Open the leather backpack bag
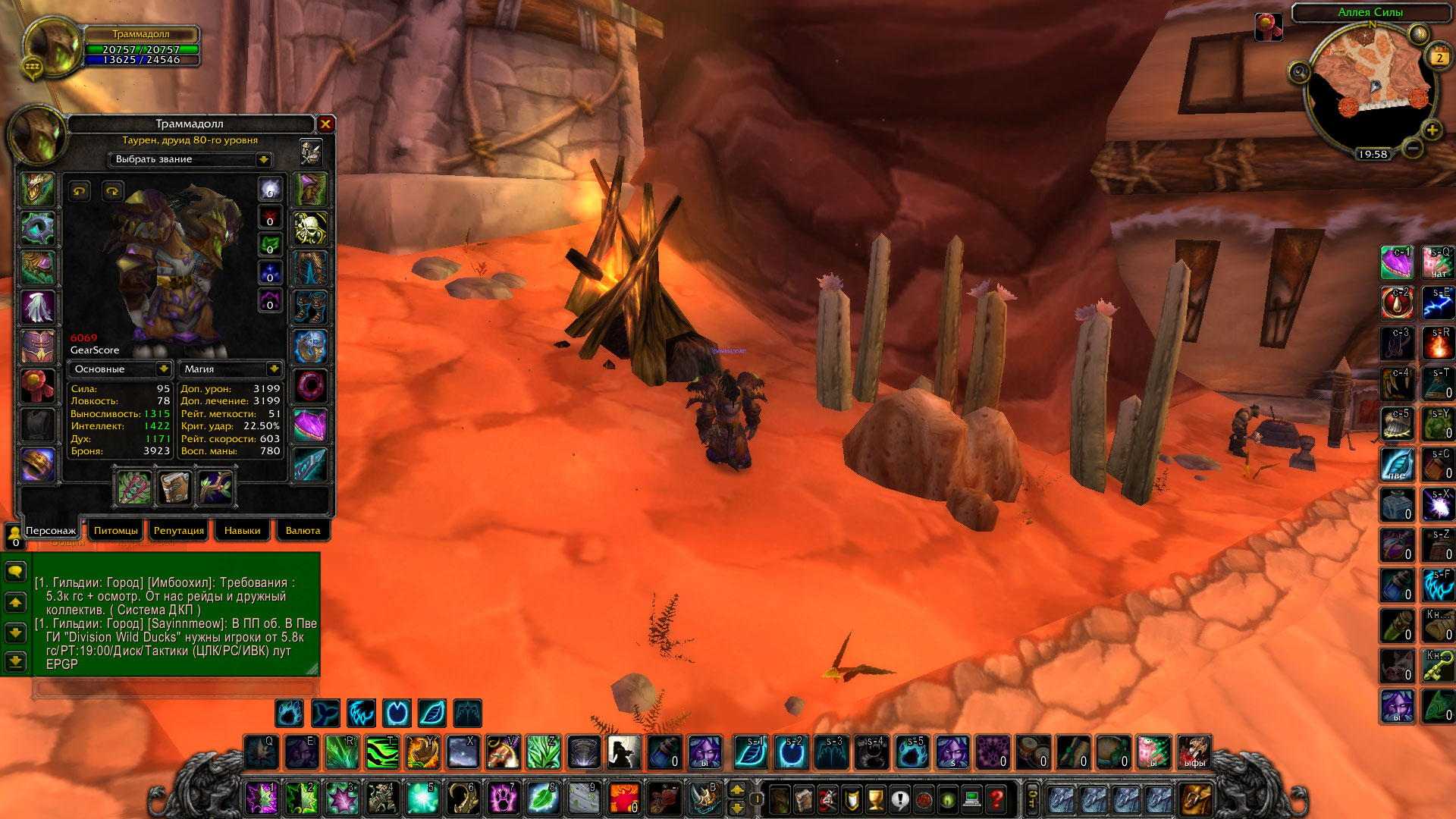This screenshot has width=1456, height=819. 1196,799
